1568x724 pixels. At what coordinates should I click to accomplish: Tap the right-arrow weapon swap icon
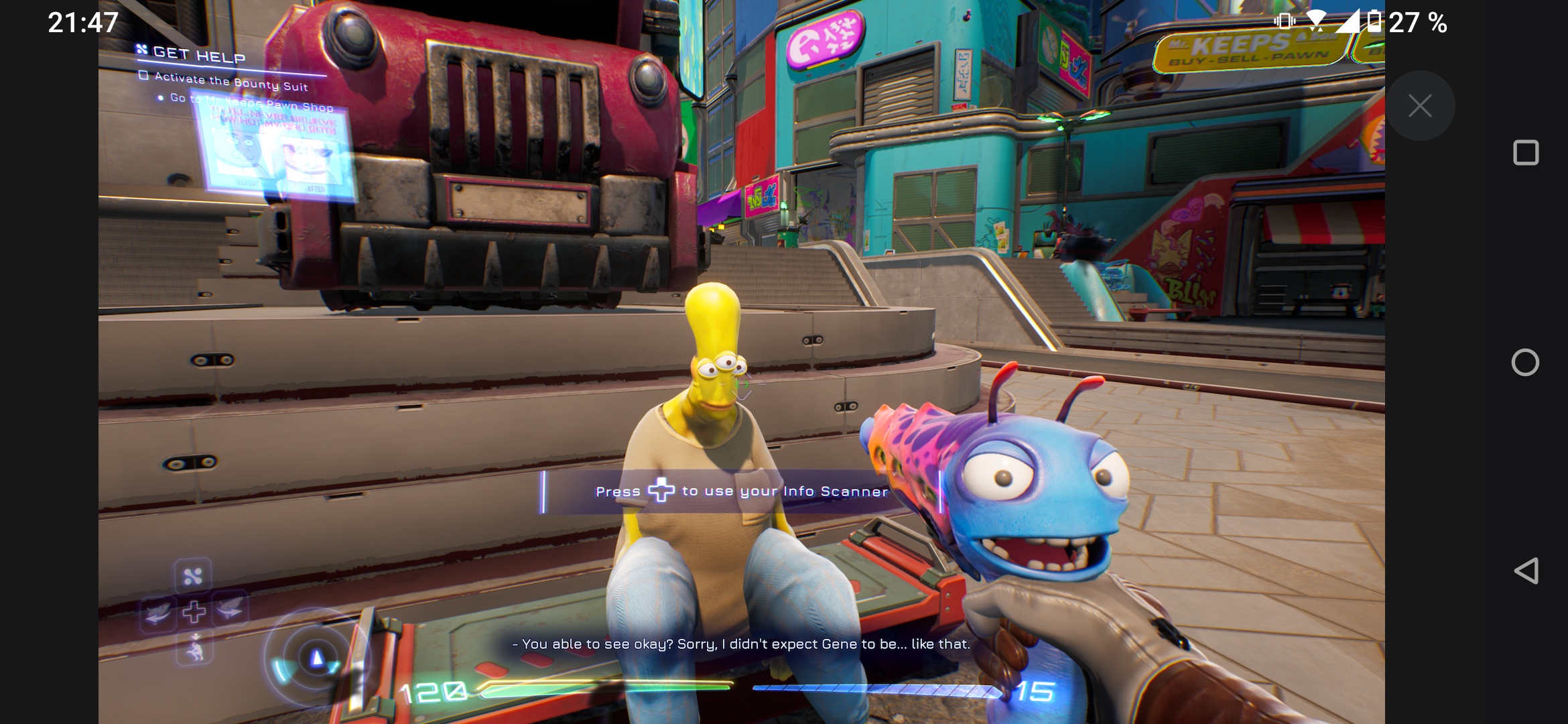click(x=230, y=609)
